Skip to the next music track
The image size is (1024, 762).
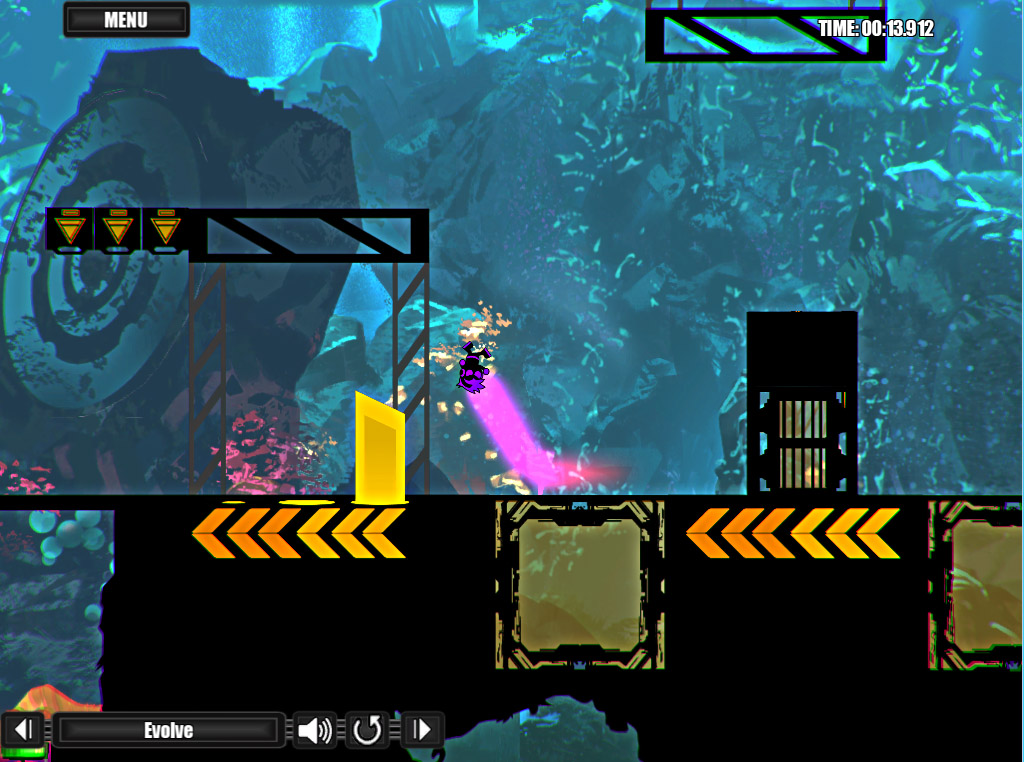(422, 730)
